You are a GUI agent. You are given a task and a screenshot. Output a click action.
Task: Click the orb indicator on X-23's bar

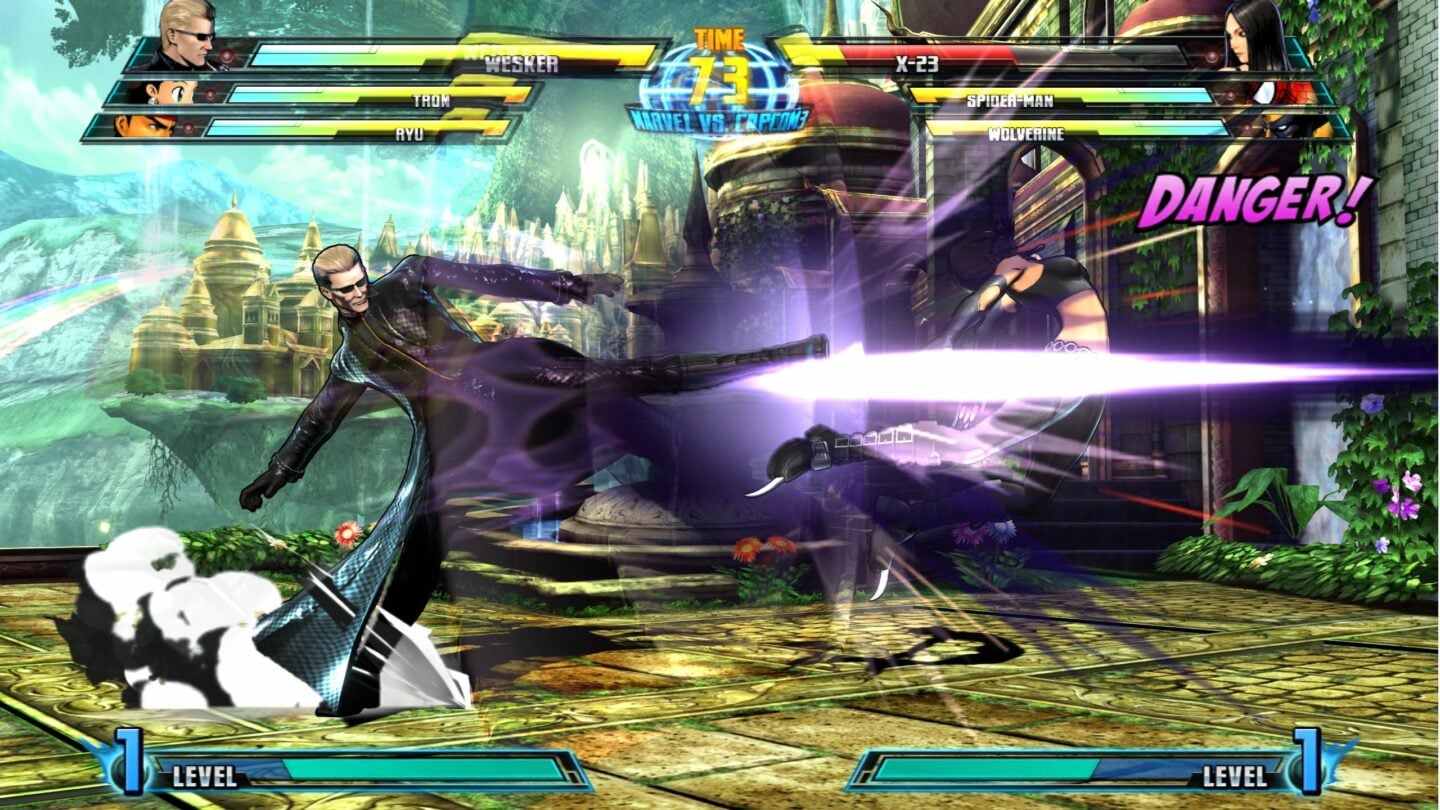pos(1212,56)
